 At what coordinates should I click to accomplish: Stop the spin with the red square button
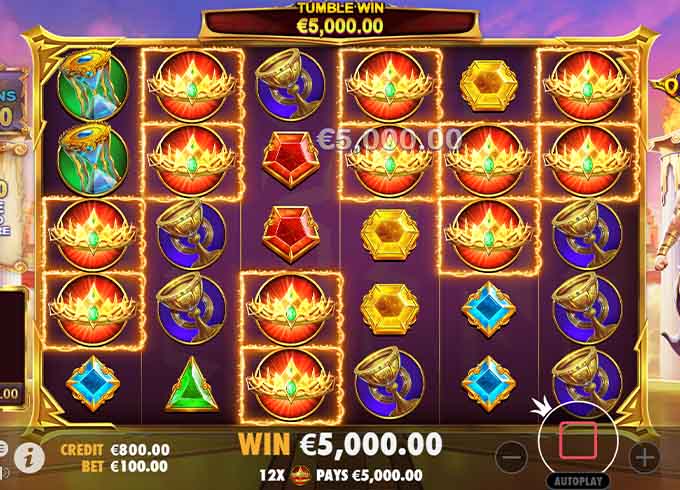click(577, 441)
